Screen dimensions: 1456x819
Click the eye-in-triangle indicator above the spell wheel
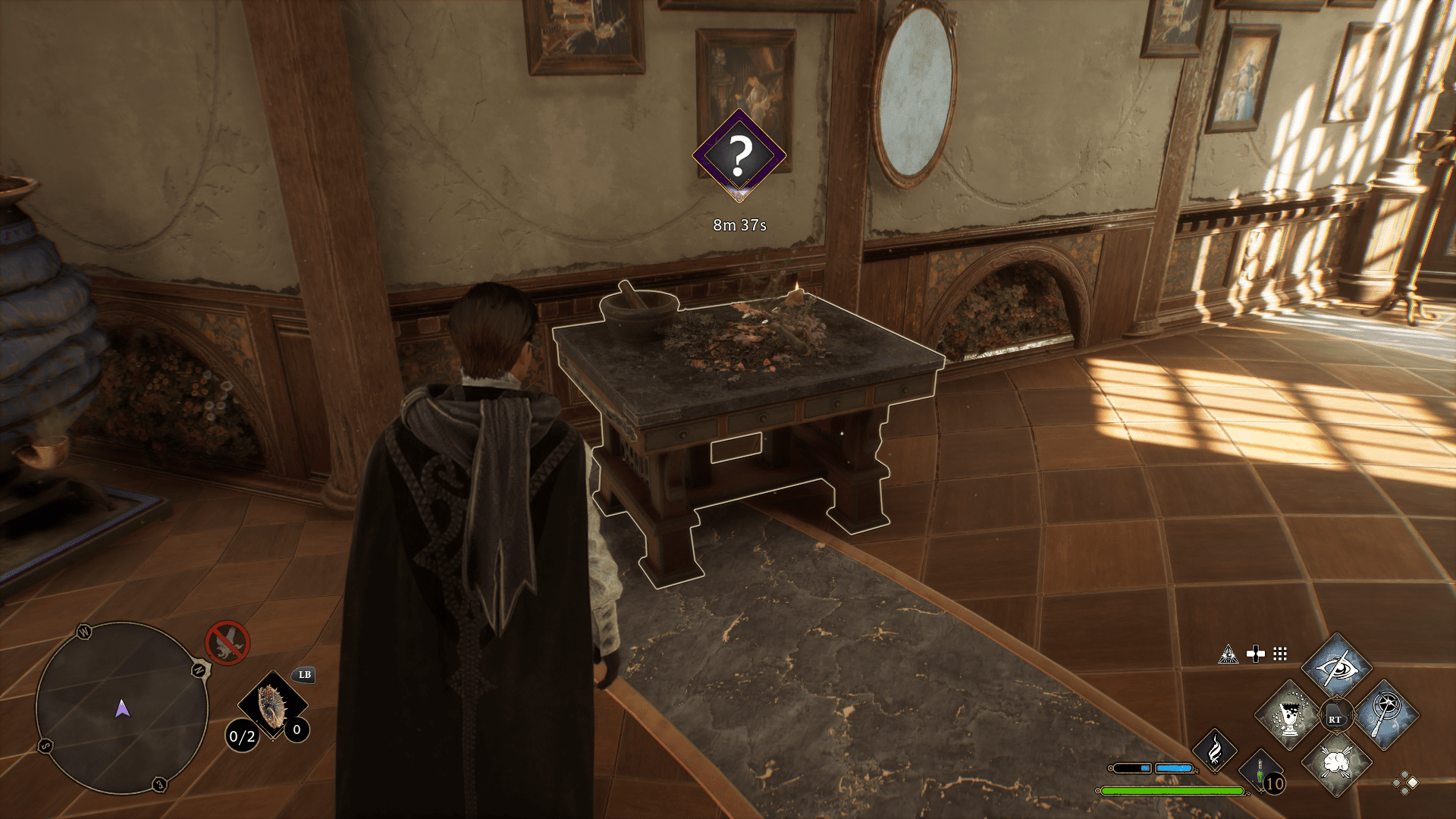[1229, 654]
